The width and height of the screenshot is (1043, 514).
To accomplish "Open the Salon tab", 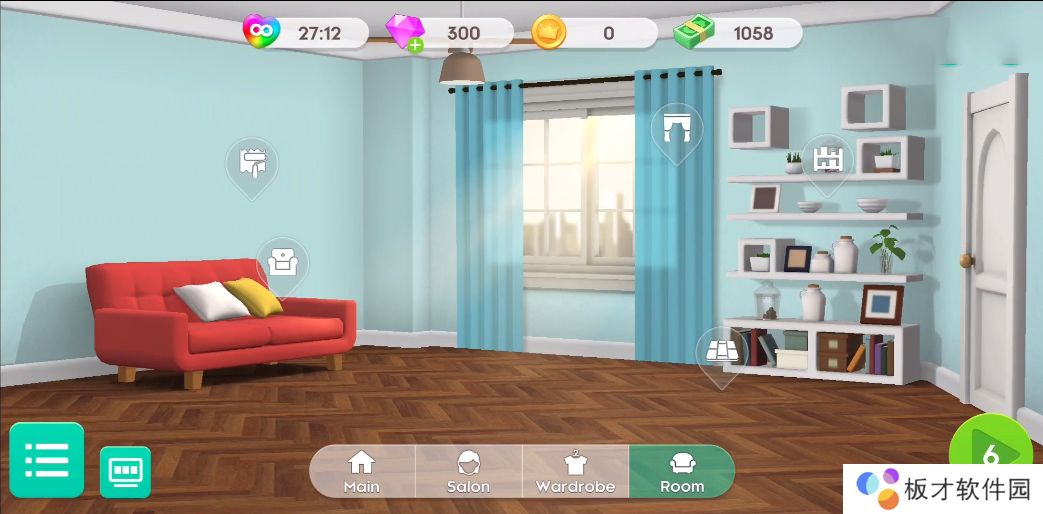I will click(x=468, y=471).
